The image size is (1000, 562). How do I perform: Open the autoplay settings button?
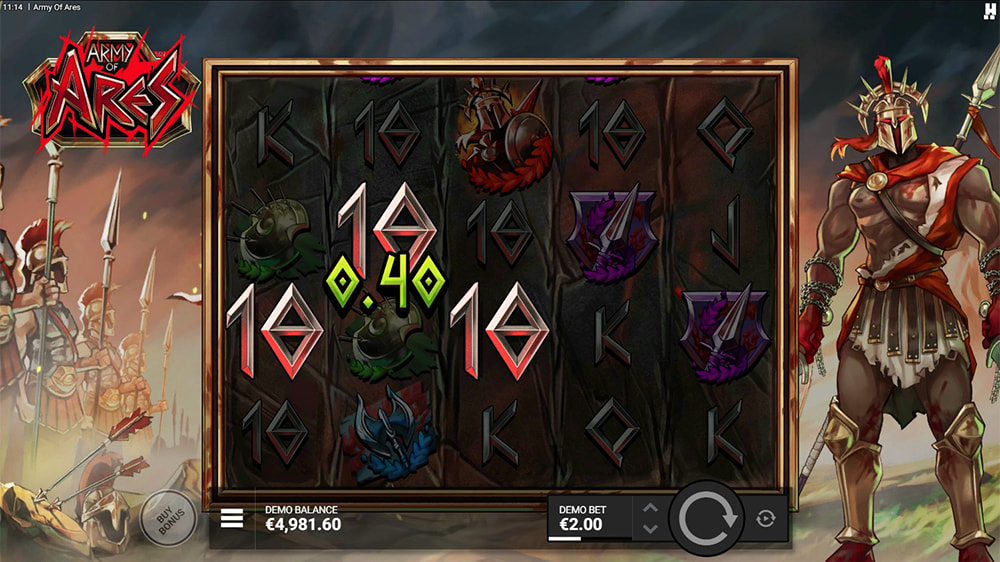(766, 518)
